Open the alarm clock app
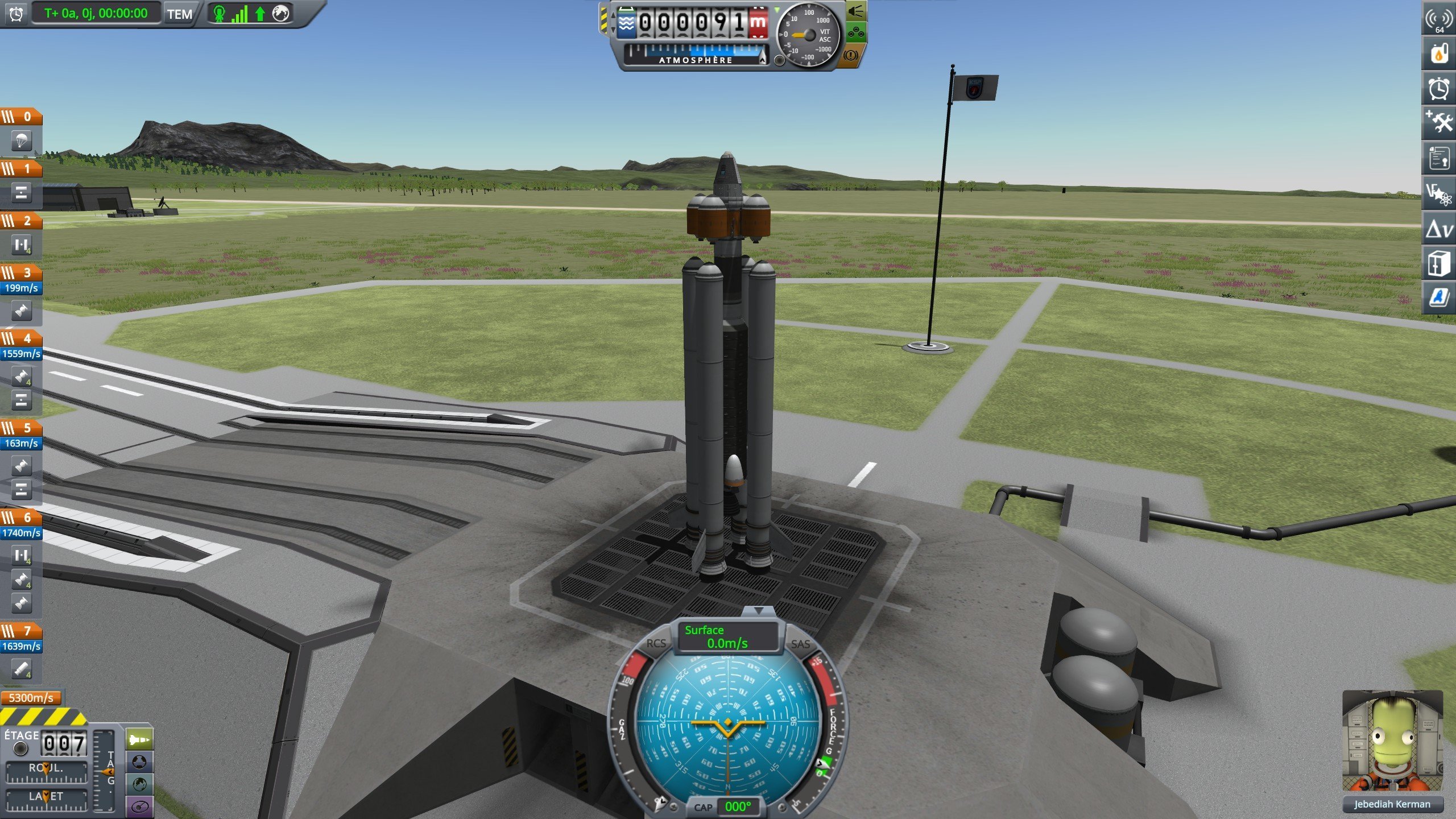This screenshot has height=819, width=1456. [x=1438, y=88]
